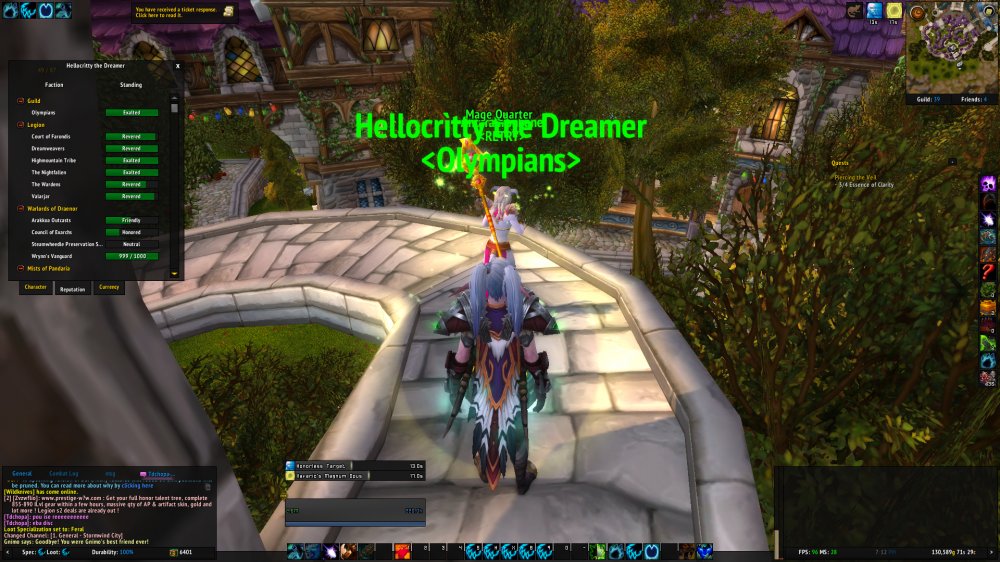1000x562 pixels.
Task: Show the Guild members list
Action: click(x=926, y=99)
